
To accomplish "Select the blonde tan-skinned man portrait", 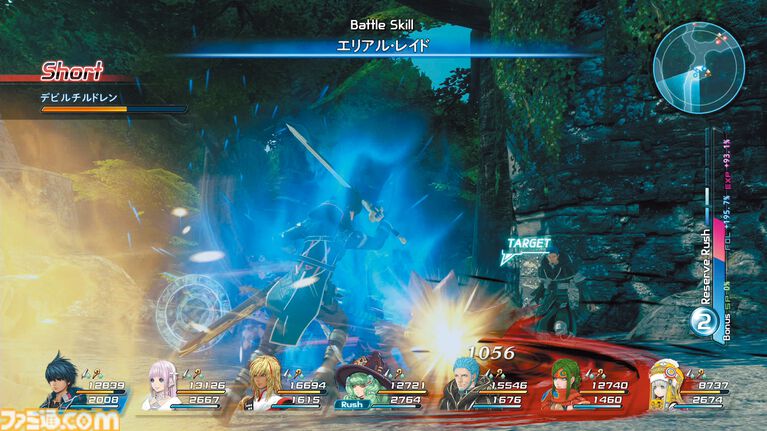I will point(265,383).
